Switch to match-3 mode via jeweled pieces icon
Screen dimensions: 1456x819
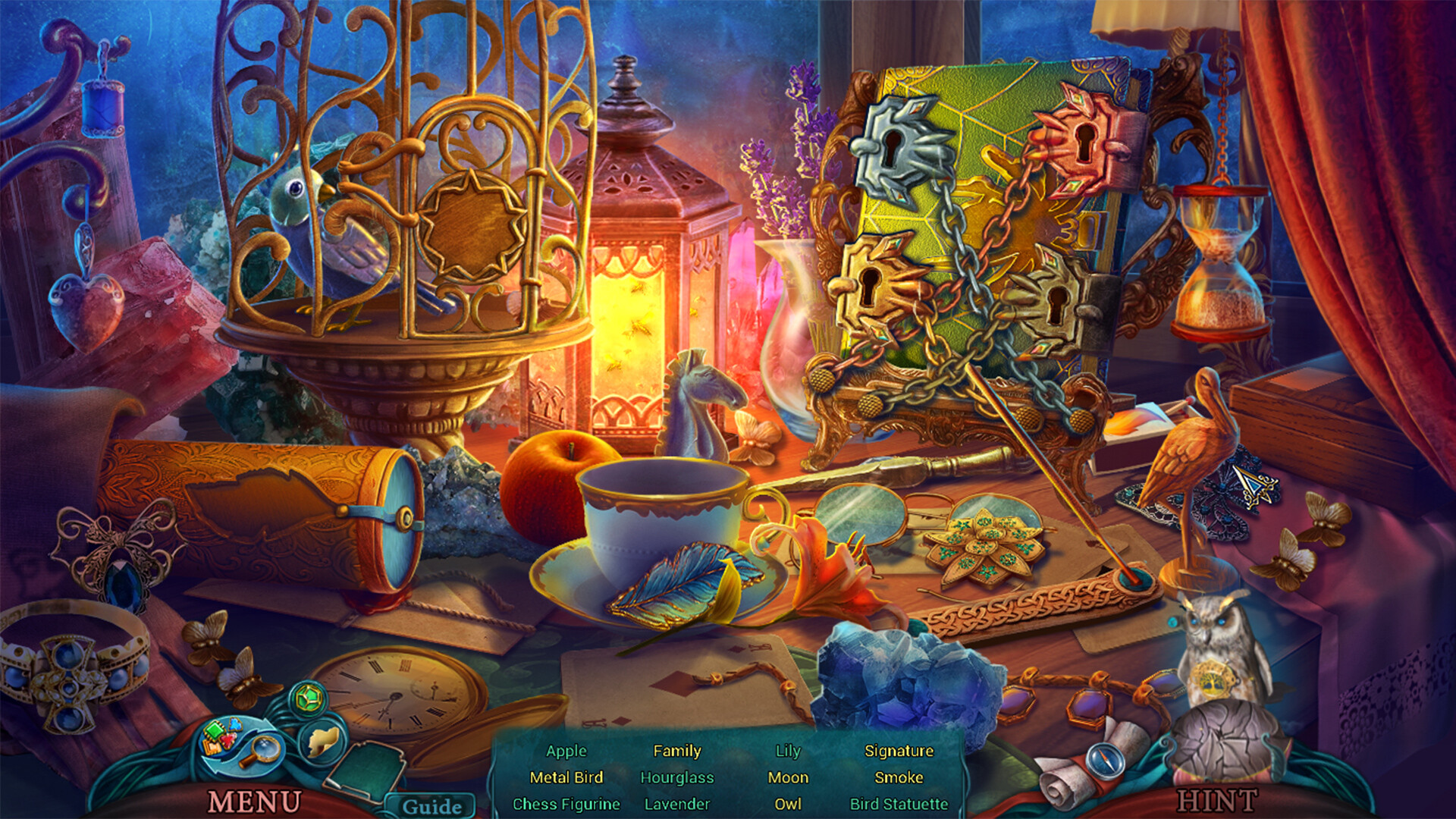tap(220, 736)
